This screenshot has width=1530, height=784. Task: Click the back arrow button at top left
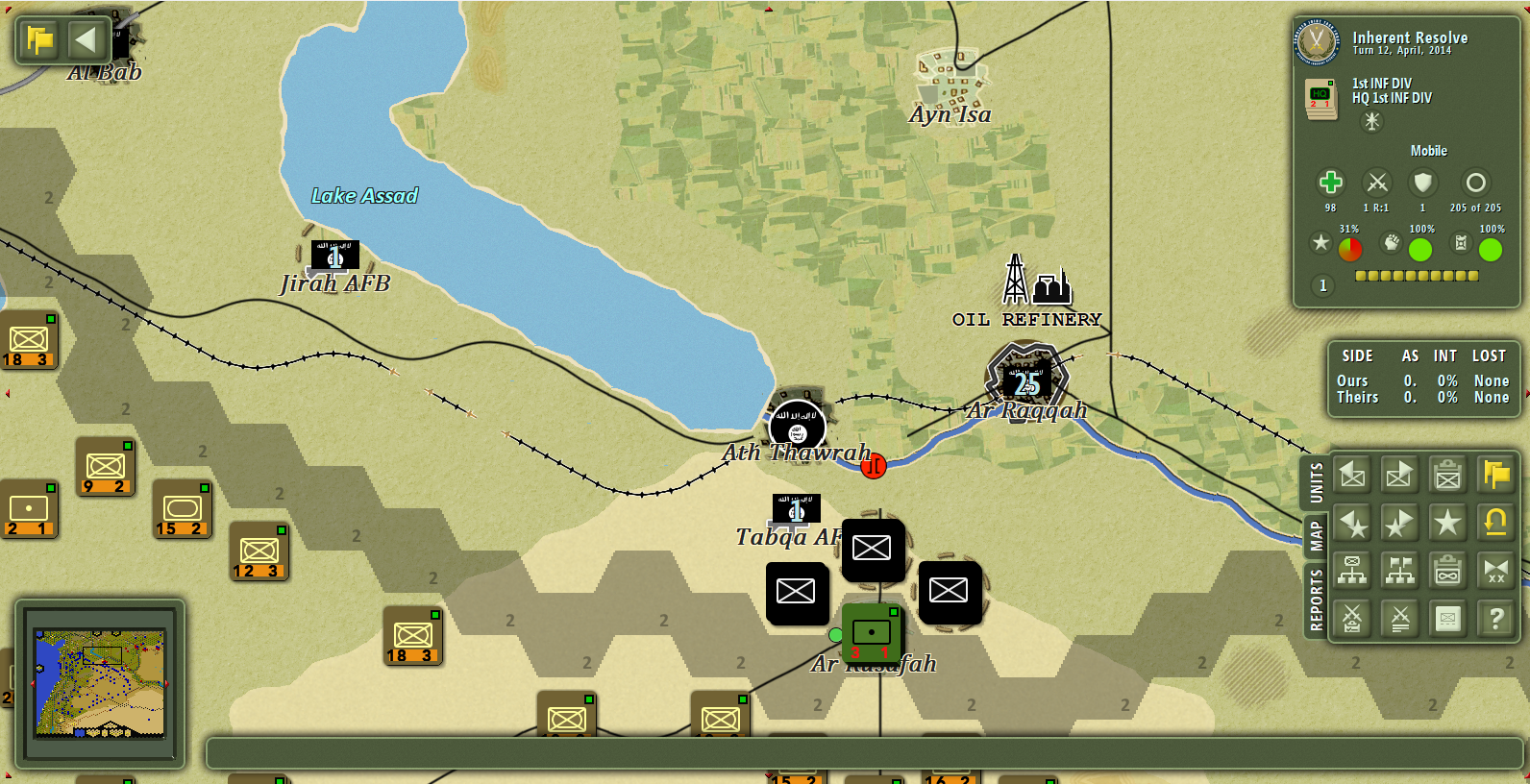point(86,40)
